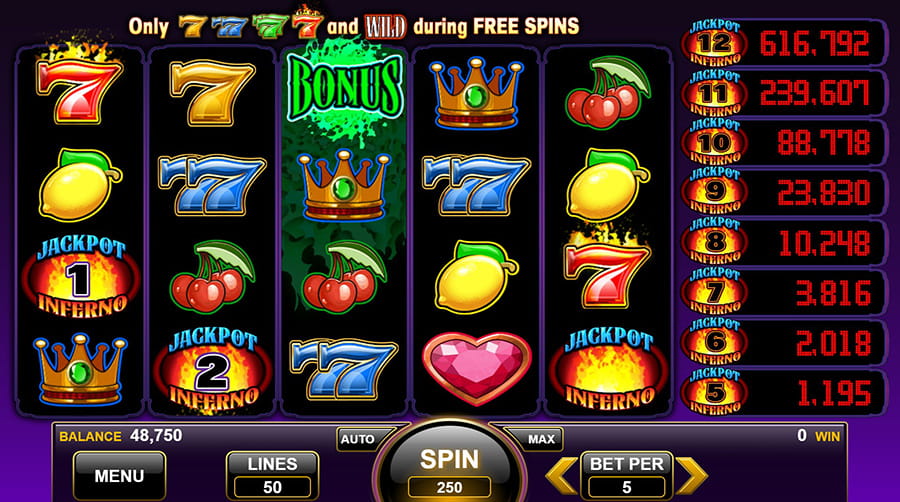
Task: Select the MAX bet button
Action: [541, 439]
